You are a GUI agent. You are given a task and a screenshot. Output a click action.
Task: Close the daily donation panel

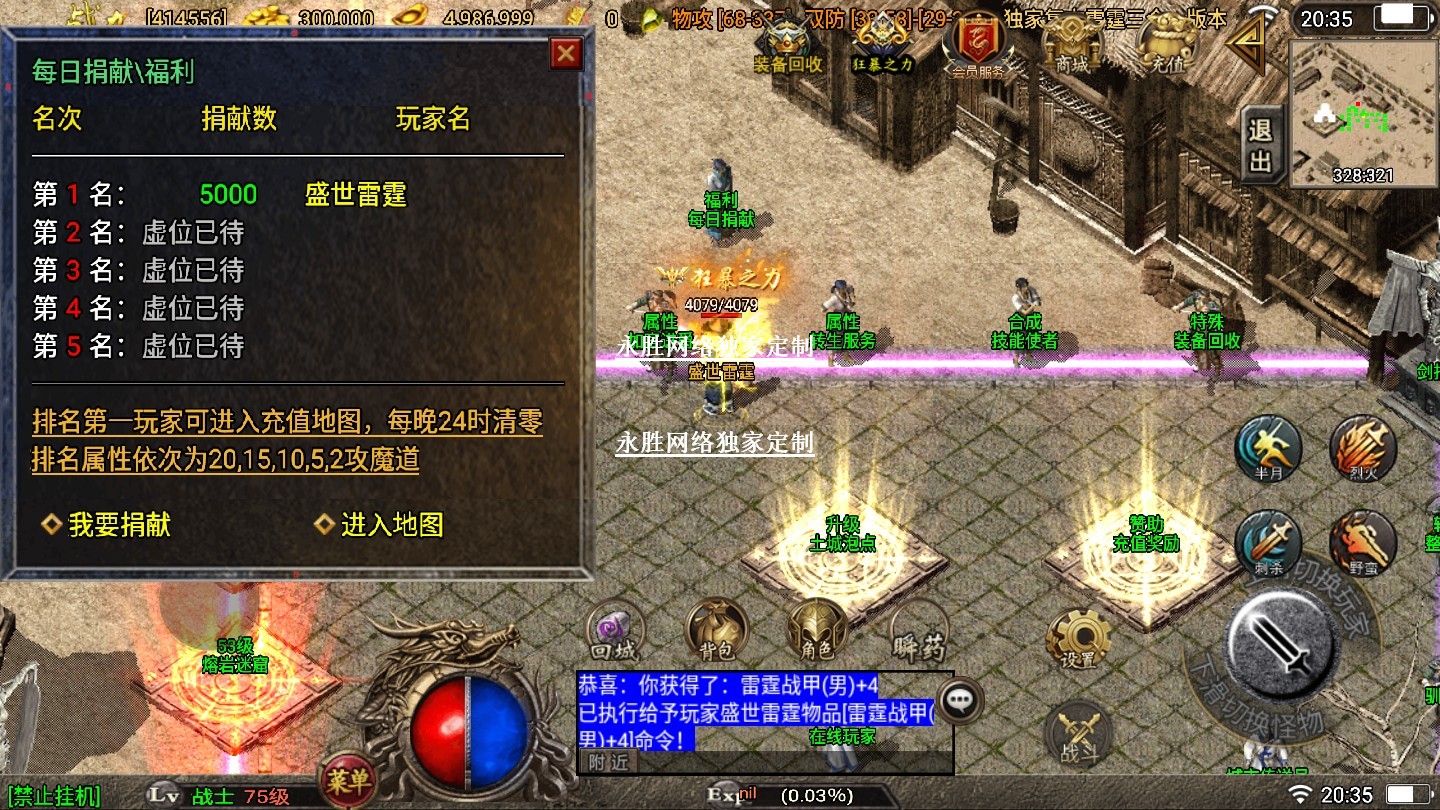click(x=566, y=54)
